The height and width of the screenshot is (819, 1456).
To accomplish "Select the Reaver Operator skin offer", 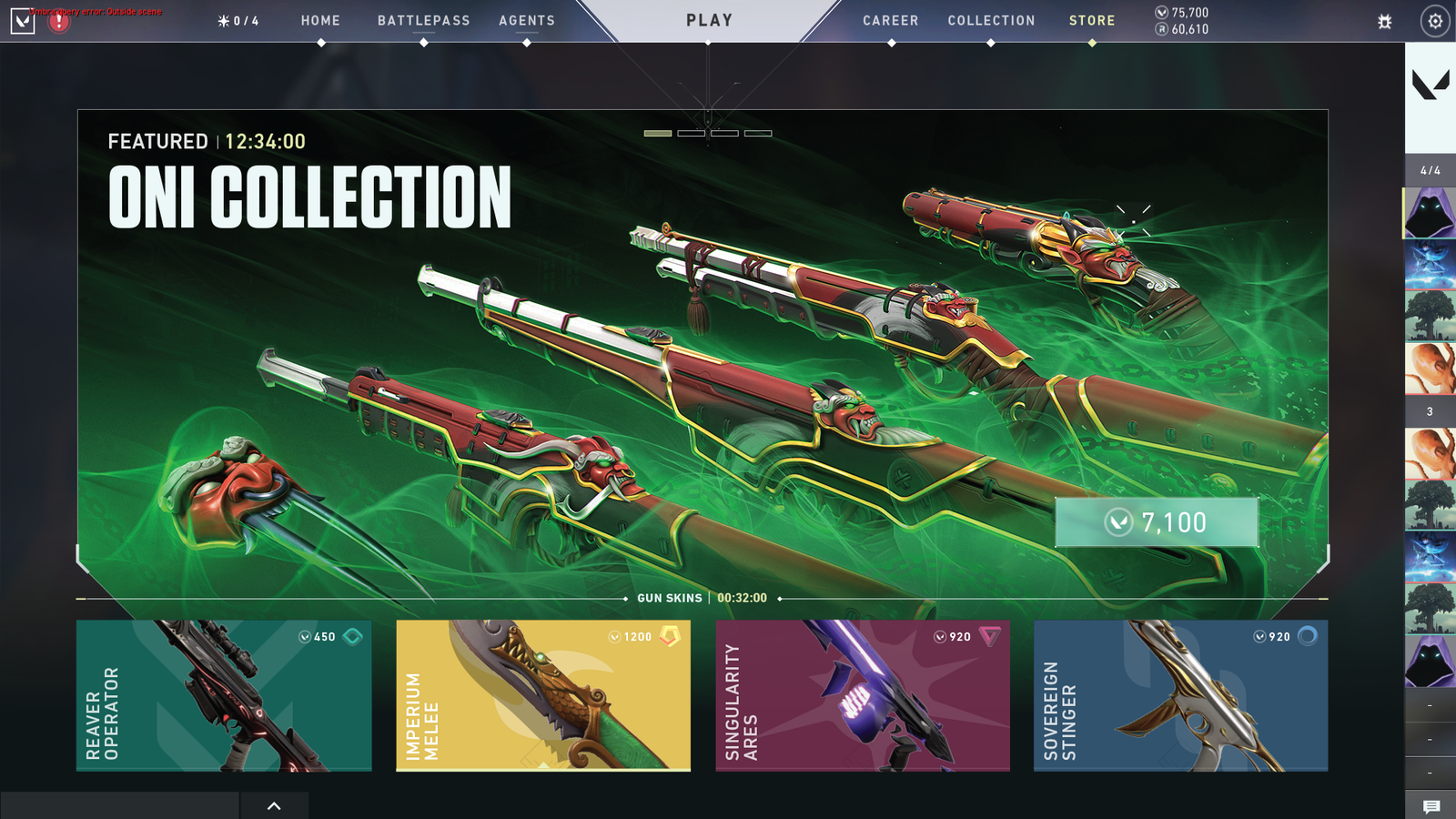I will 224,695.
